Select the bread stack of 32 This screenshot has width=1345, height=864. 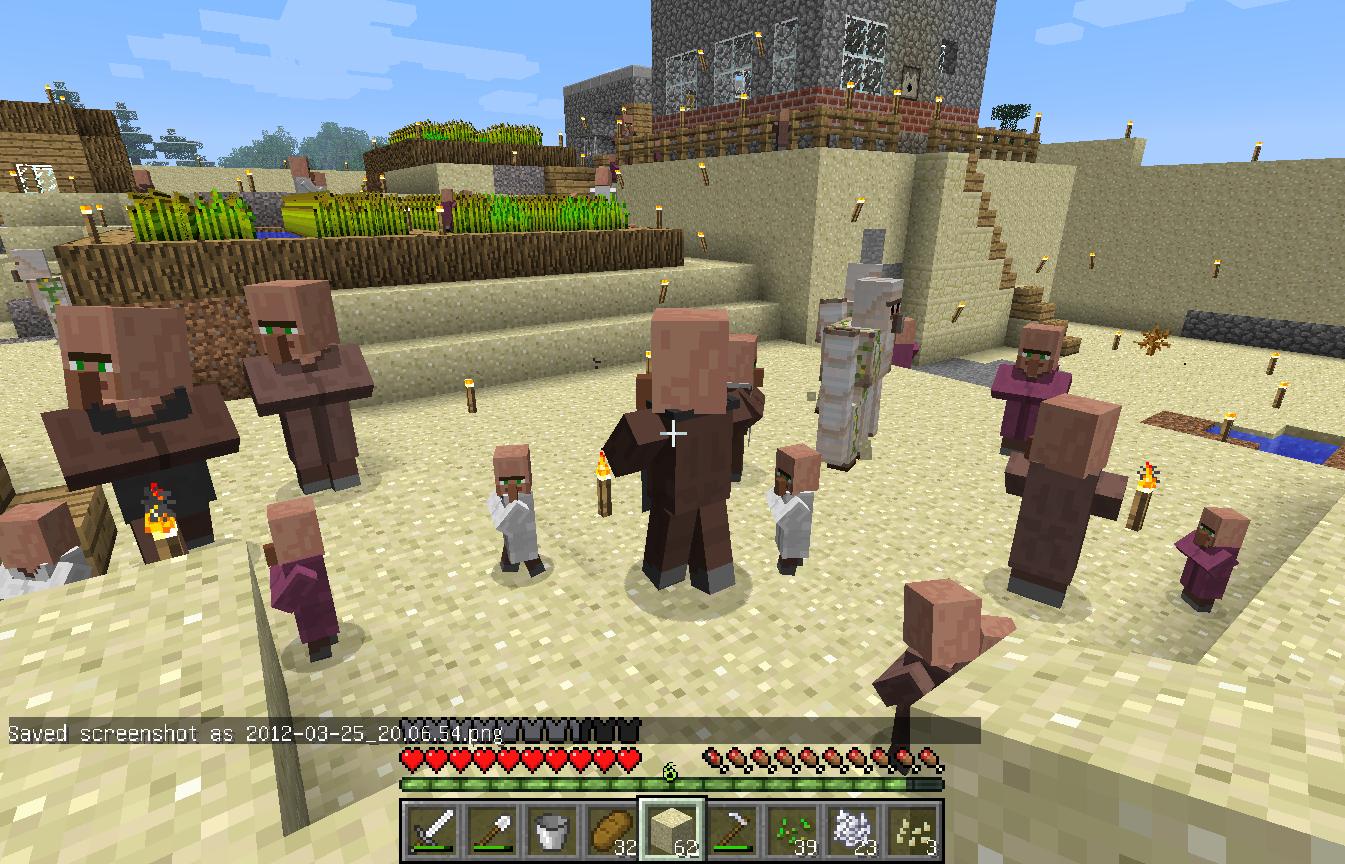612,829
